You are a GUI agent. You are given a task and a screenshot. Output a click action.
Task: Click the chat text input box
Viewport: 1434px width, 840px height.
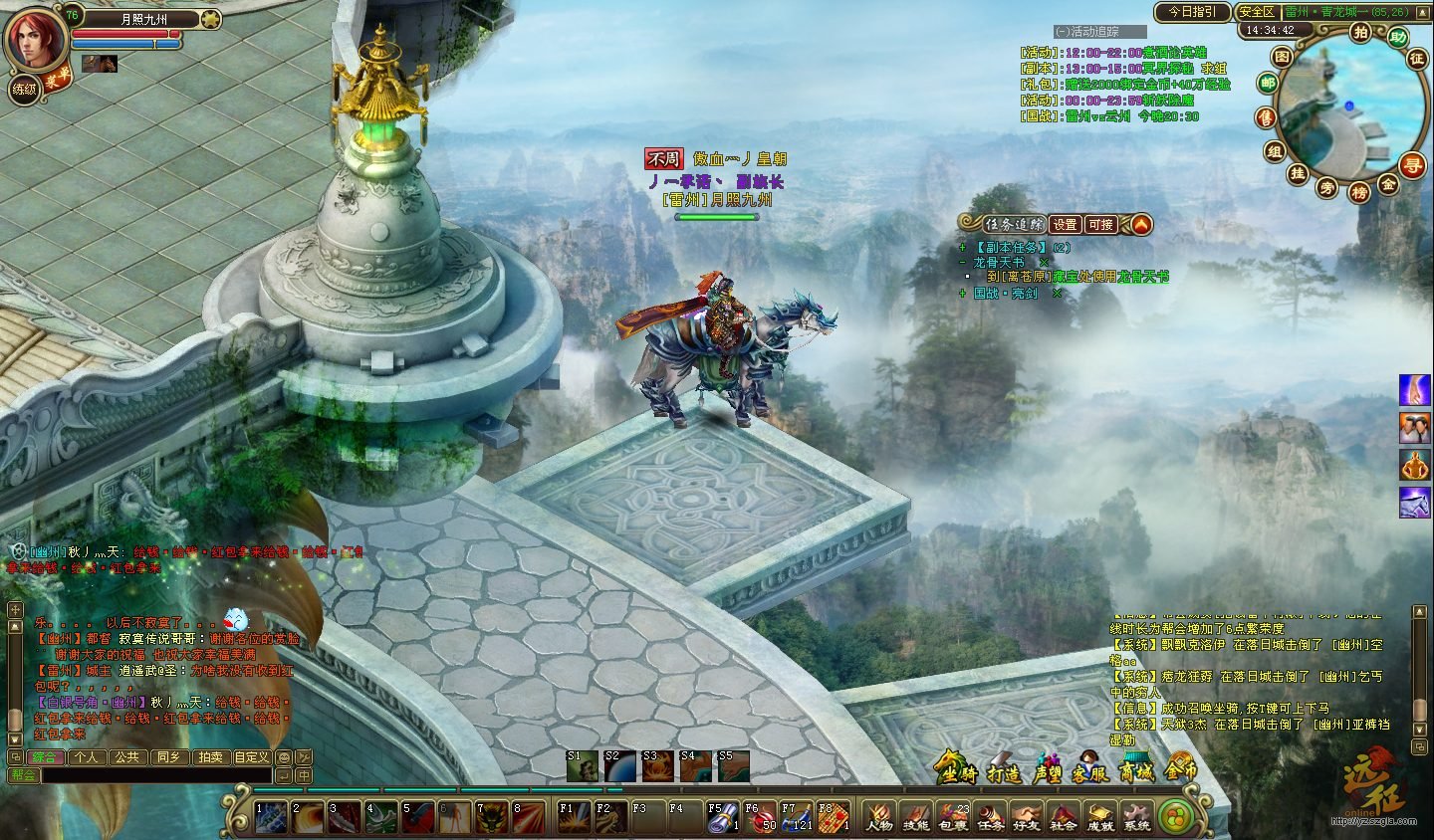click(x=155, y=775)
